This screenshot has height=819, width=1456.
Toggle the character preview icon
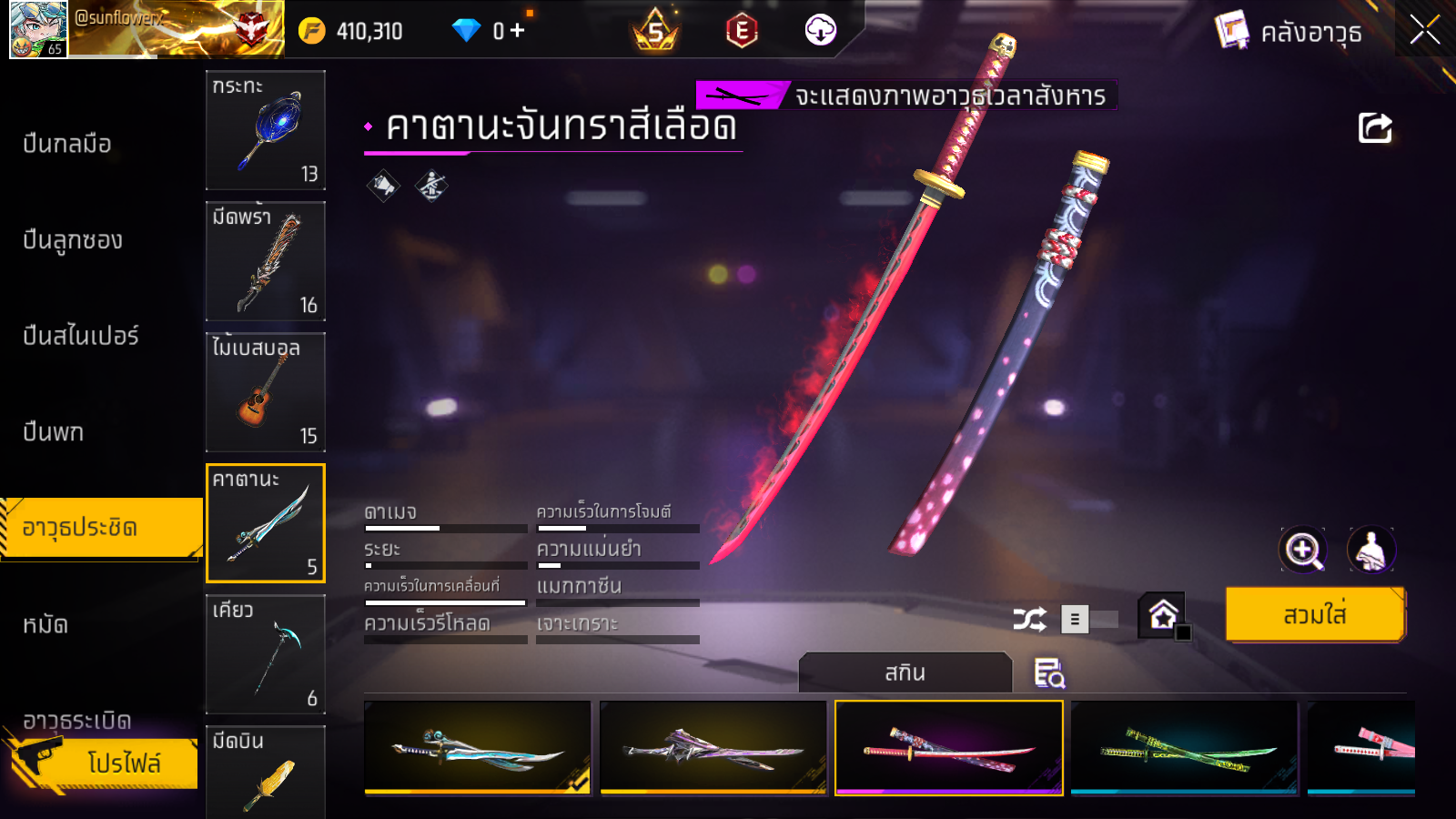click(1370, 550)
